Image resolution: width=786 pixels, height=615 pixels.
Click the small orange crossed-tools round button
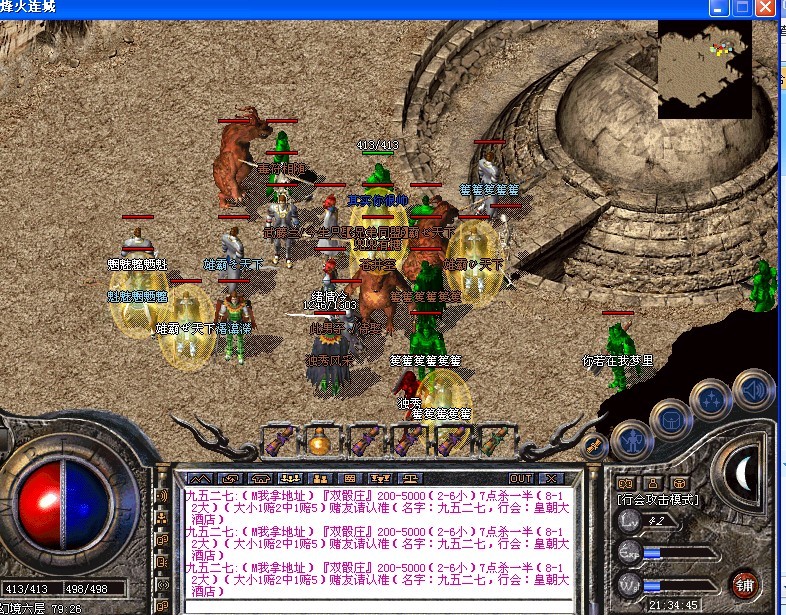(593, 446)
